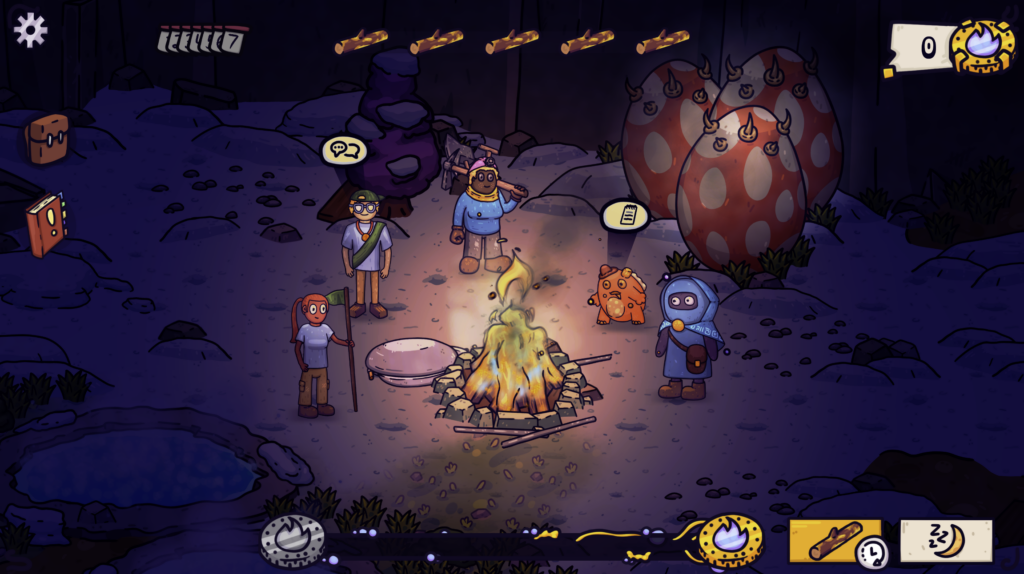The height and width of the screenshot is (574, 1024).
Task: Open the settings gear menu
Action: coord(30,30)
